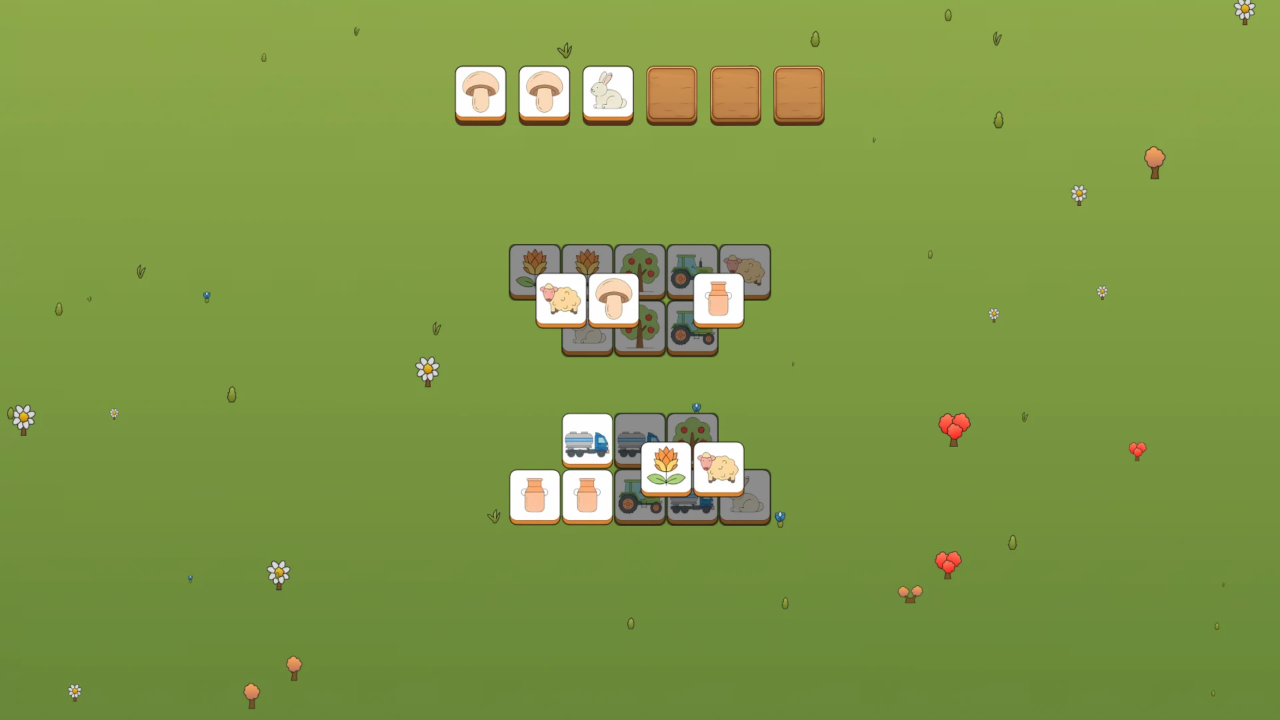Select the mushroom tile on the middle board
The width and height of the screenshot is (1280, 720).
613,299
